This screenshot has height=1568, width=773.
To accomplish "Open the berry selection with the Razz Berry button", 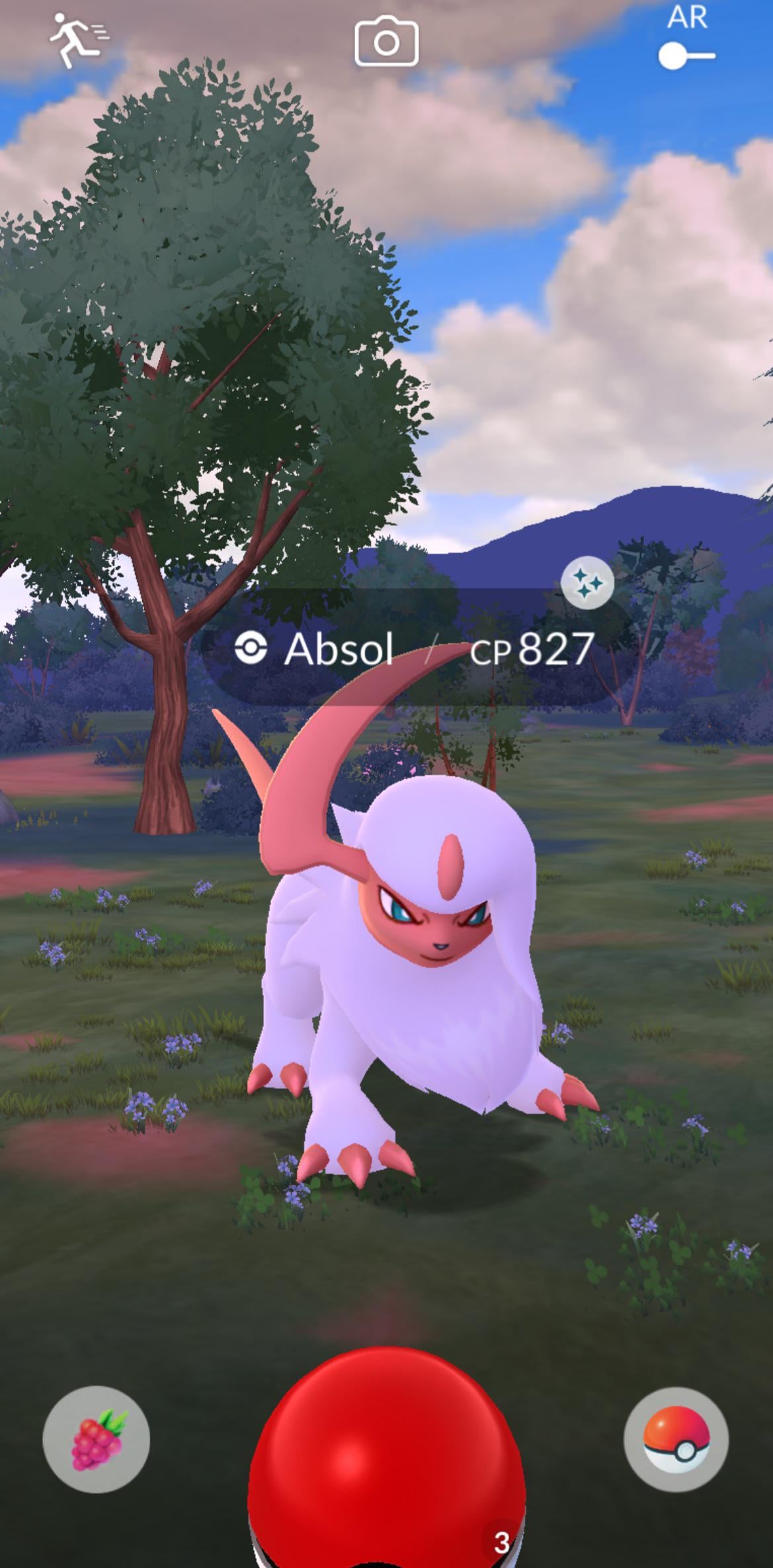I will click(x=97, y=1439).
